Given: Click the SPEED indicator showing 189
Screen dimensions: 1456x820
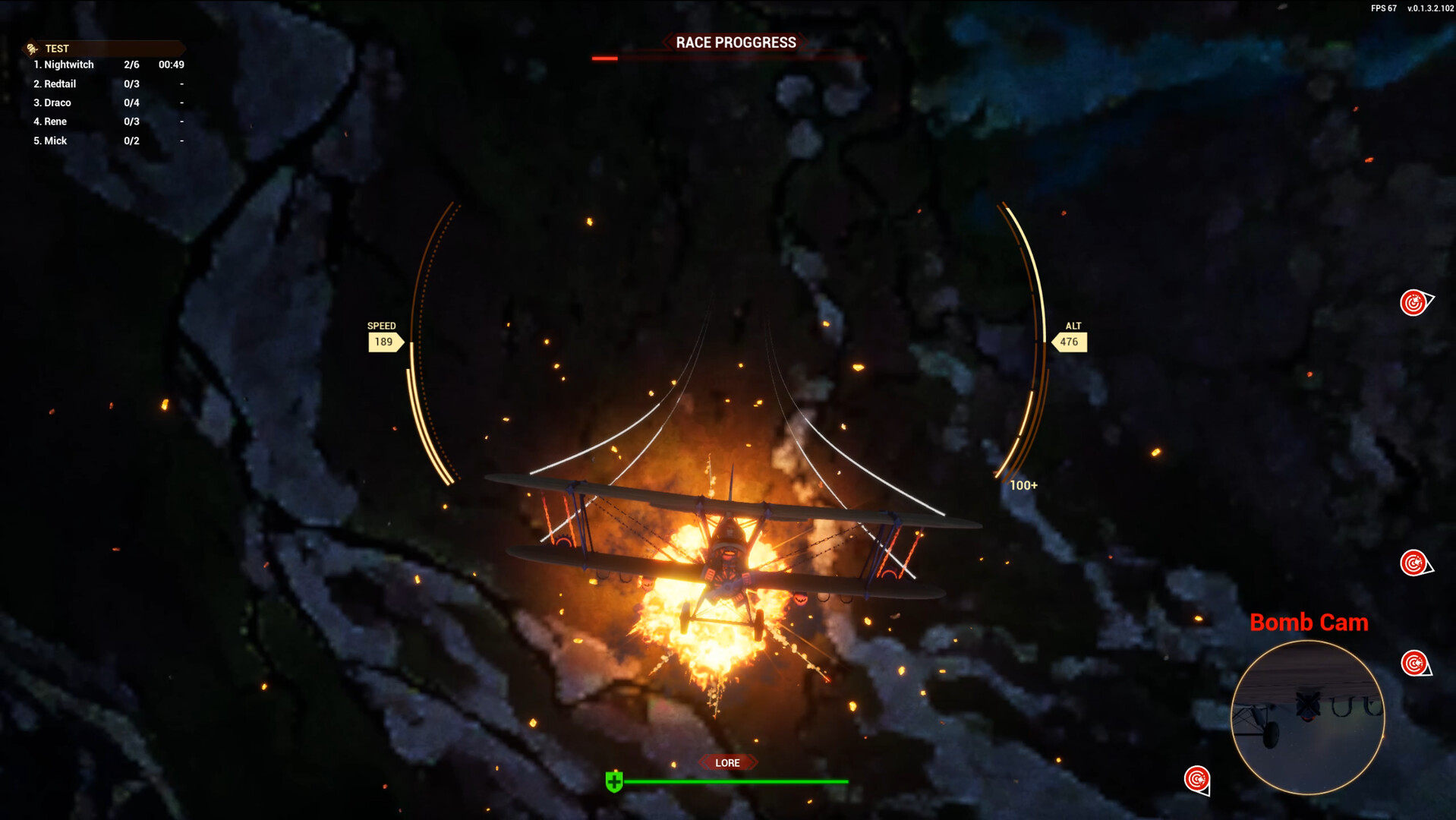Looking at the screenshot, I should [383, 336].
